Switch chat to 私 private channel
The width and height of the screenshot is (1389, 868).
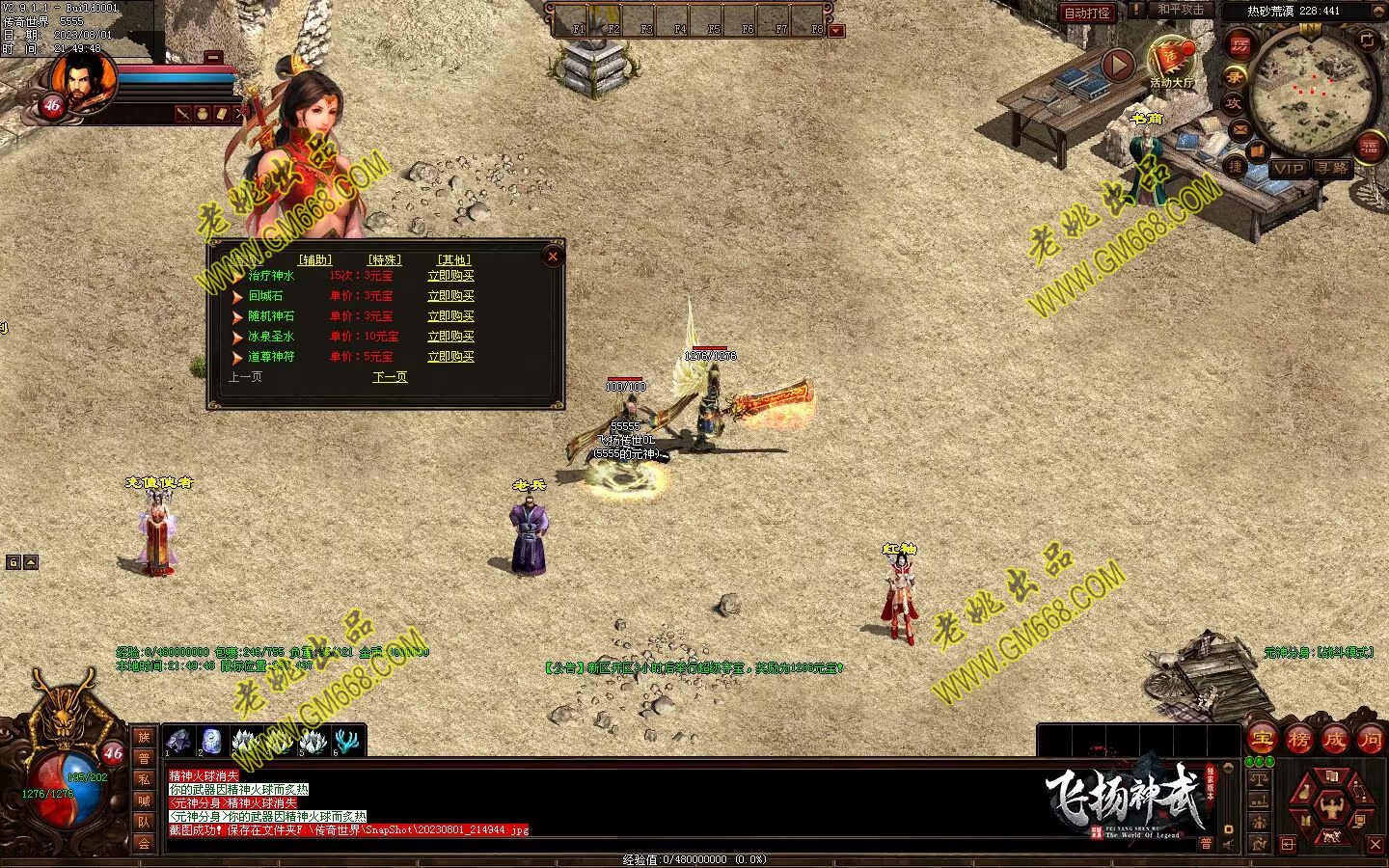(144, 779)
